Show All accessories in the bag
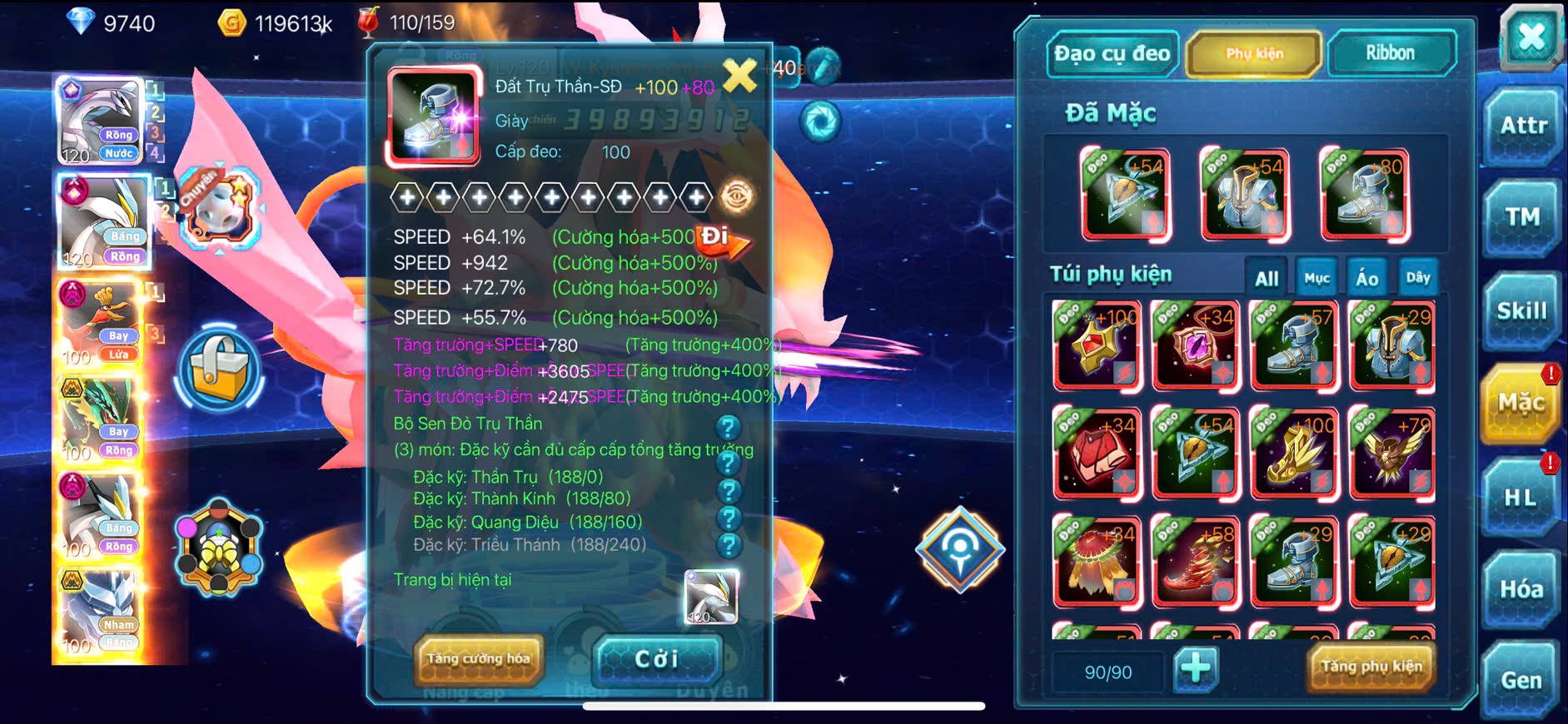This screenshot has height=724, width=1568. point(1267,279)
